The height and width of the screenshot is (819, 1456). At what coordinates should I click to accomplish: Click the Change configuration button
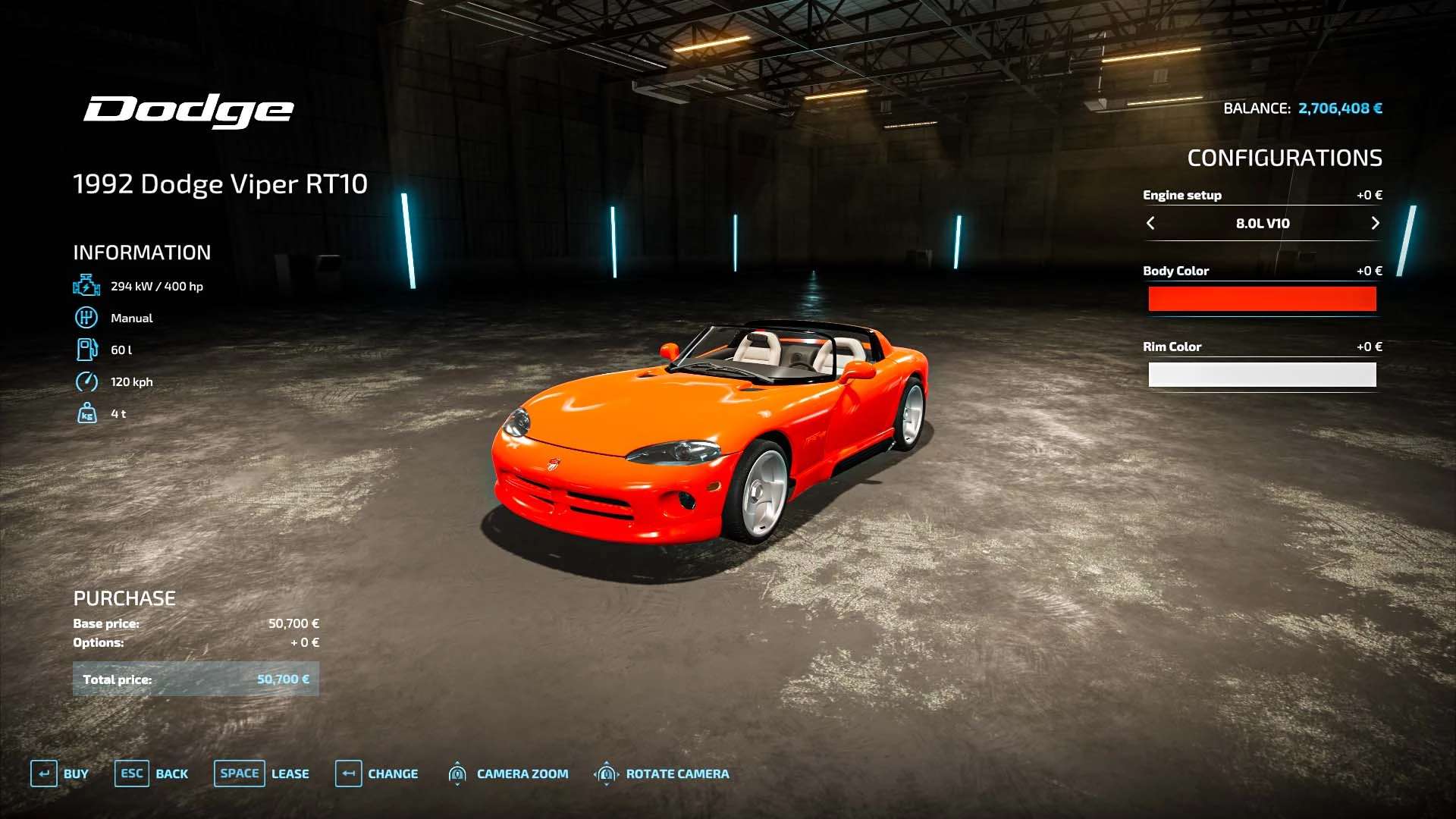(376, 773)
